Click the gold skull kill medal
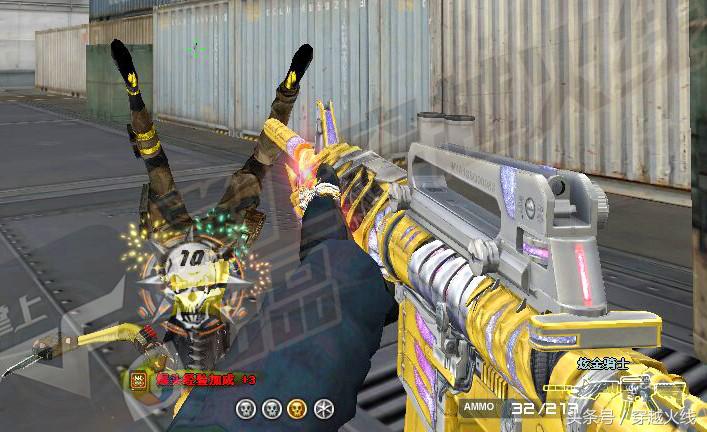Viewport: 707px width, 432px height. pos(296,408)
